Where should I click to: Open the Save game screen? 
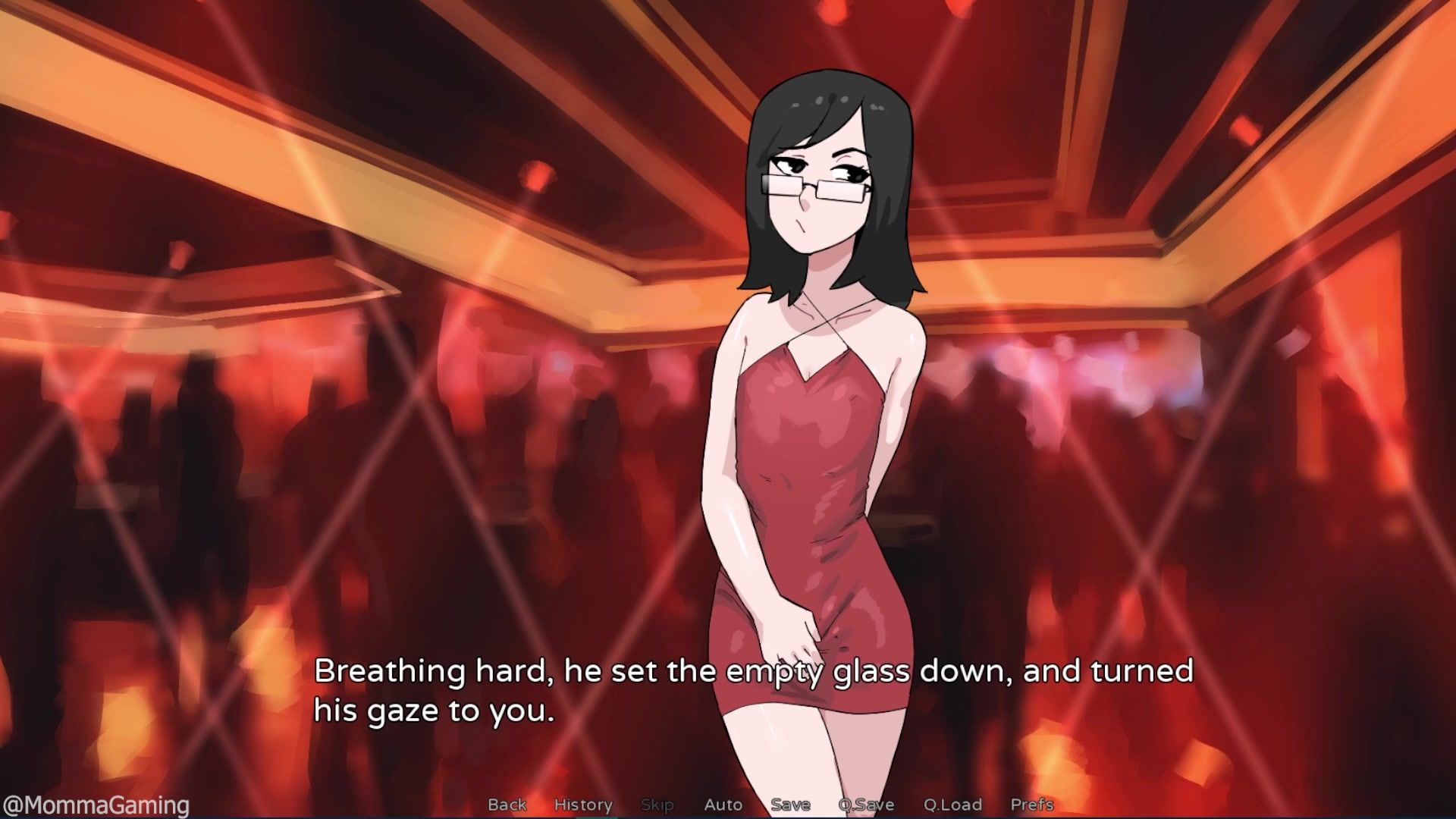point(790,805)
